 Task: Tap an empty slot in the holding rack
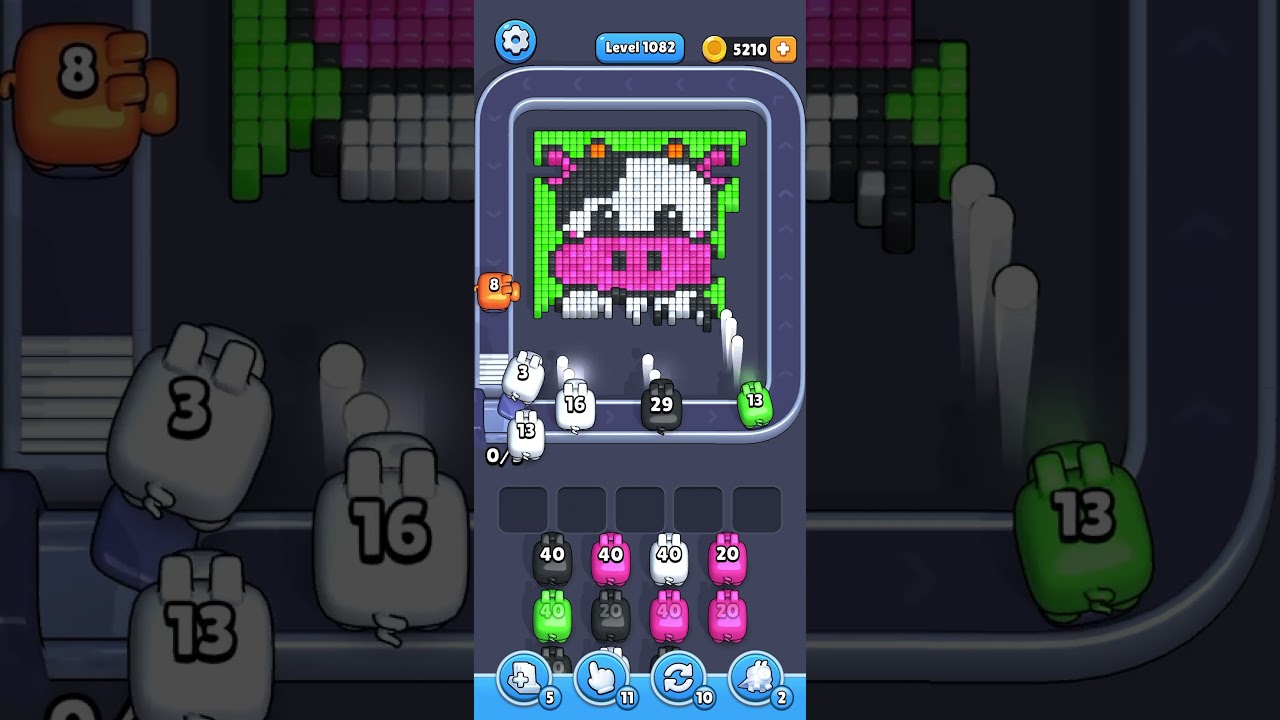639,508
